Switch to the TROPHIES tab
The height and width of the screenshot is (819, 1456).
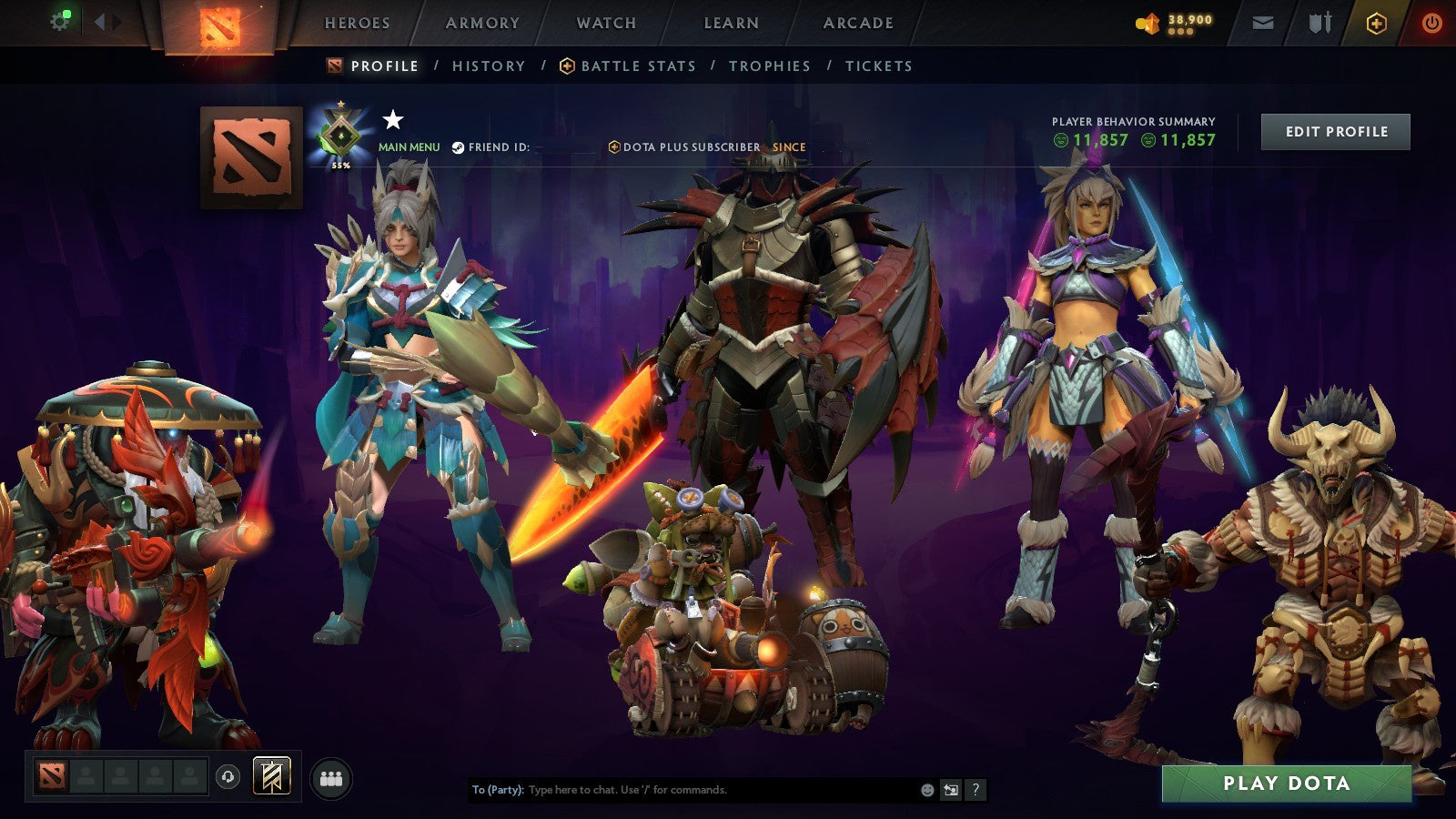coord(770,66)
